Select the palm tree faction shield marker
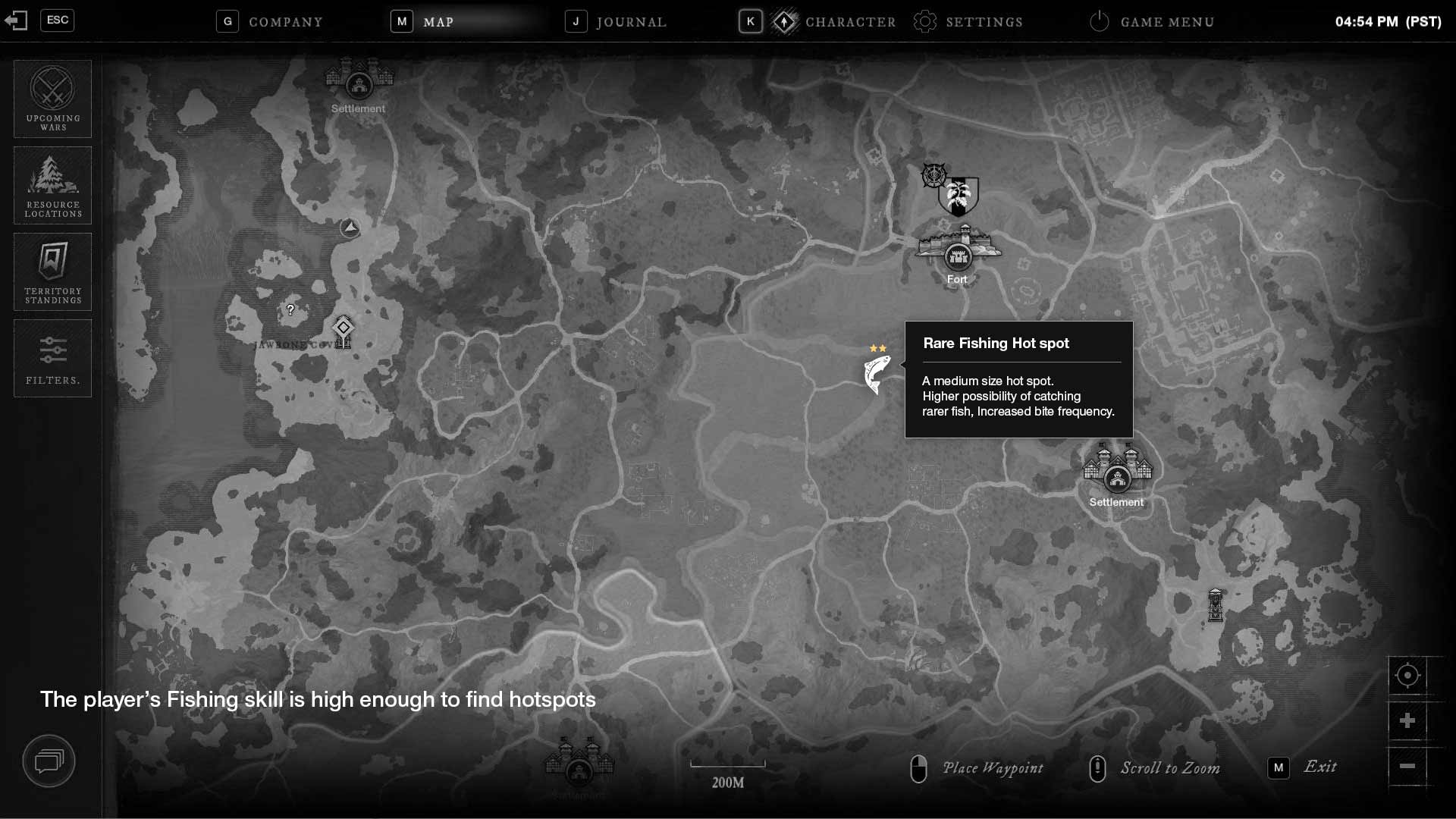The height and width of the screenshot is (819, 1456). point(959,196)
